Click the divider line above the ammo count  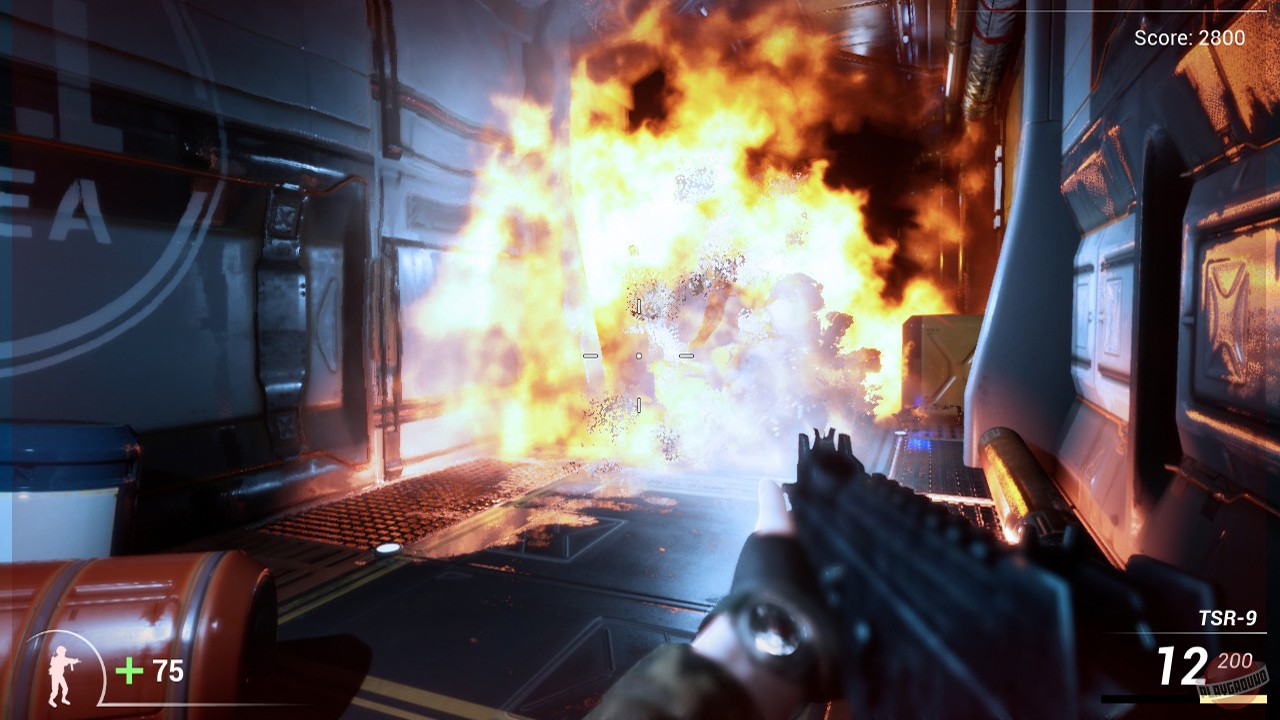(x=1185, y=633)
